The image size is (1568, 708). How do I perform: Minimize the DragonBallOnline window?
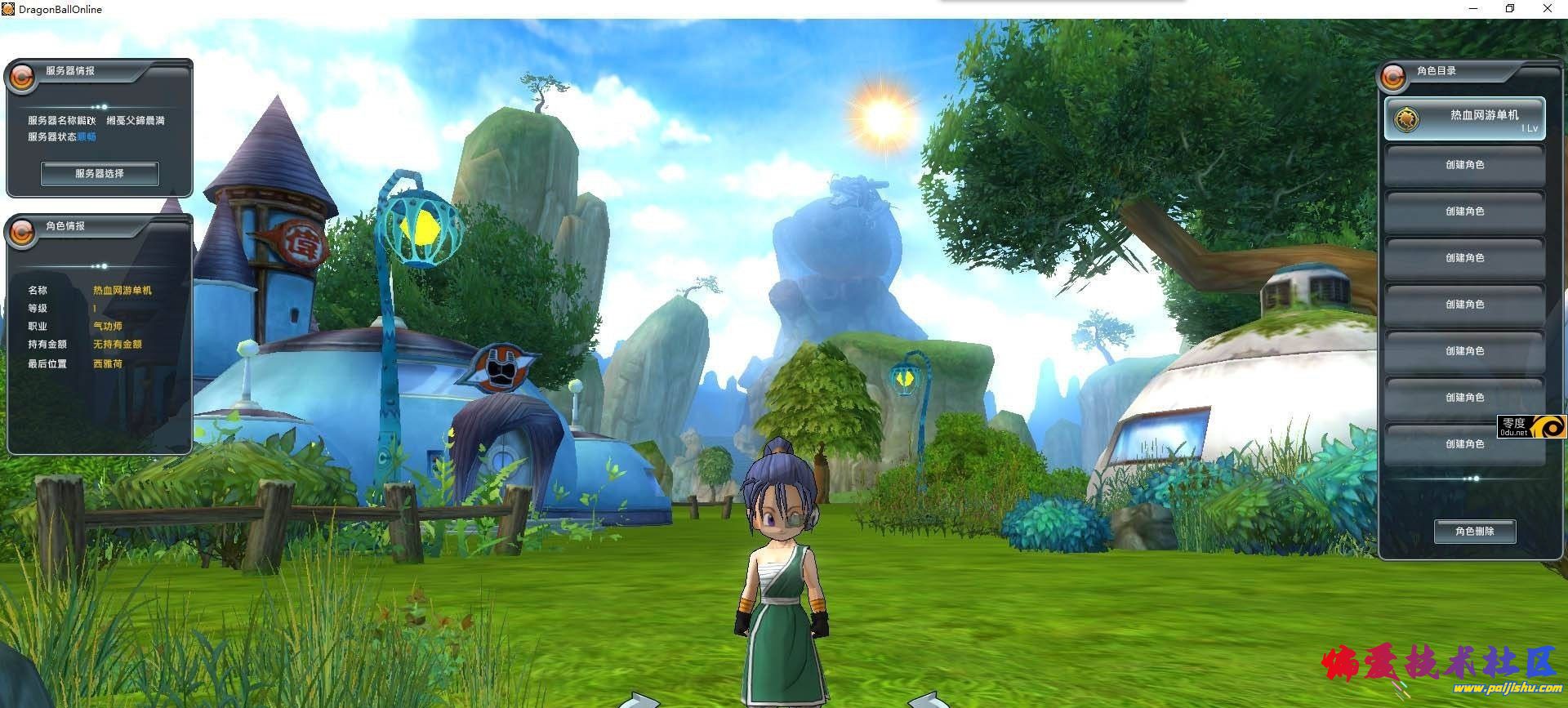(1472, 9)
